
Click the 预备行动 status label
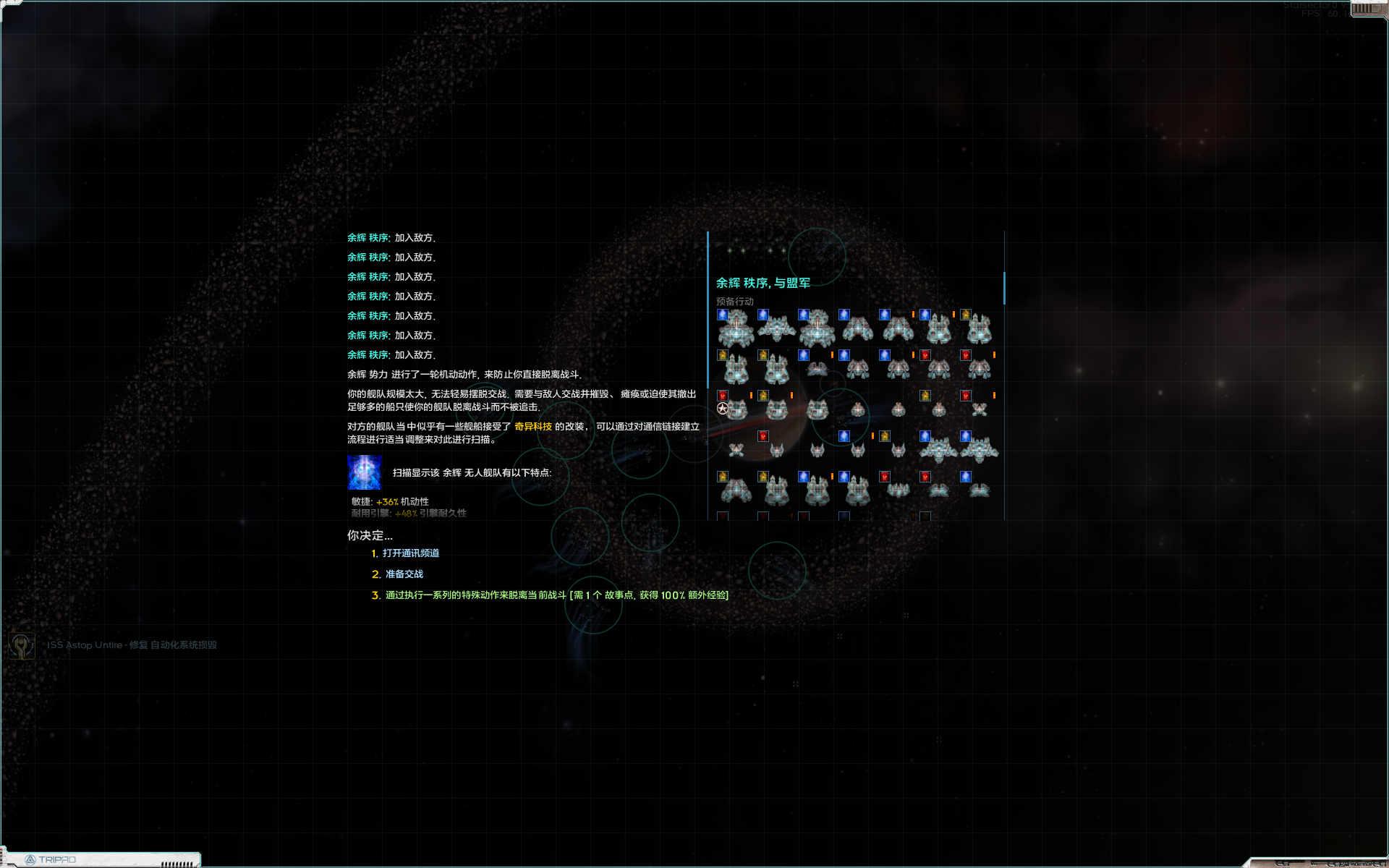pyautogui.click(x=733, y=300)
